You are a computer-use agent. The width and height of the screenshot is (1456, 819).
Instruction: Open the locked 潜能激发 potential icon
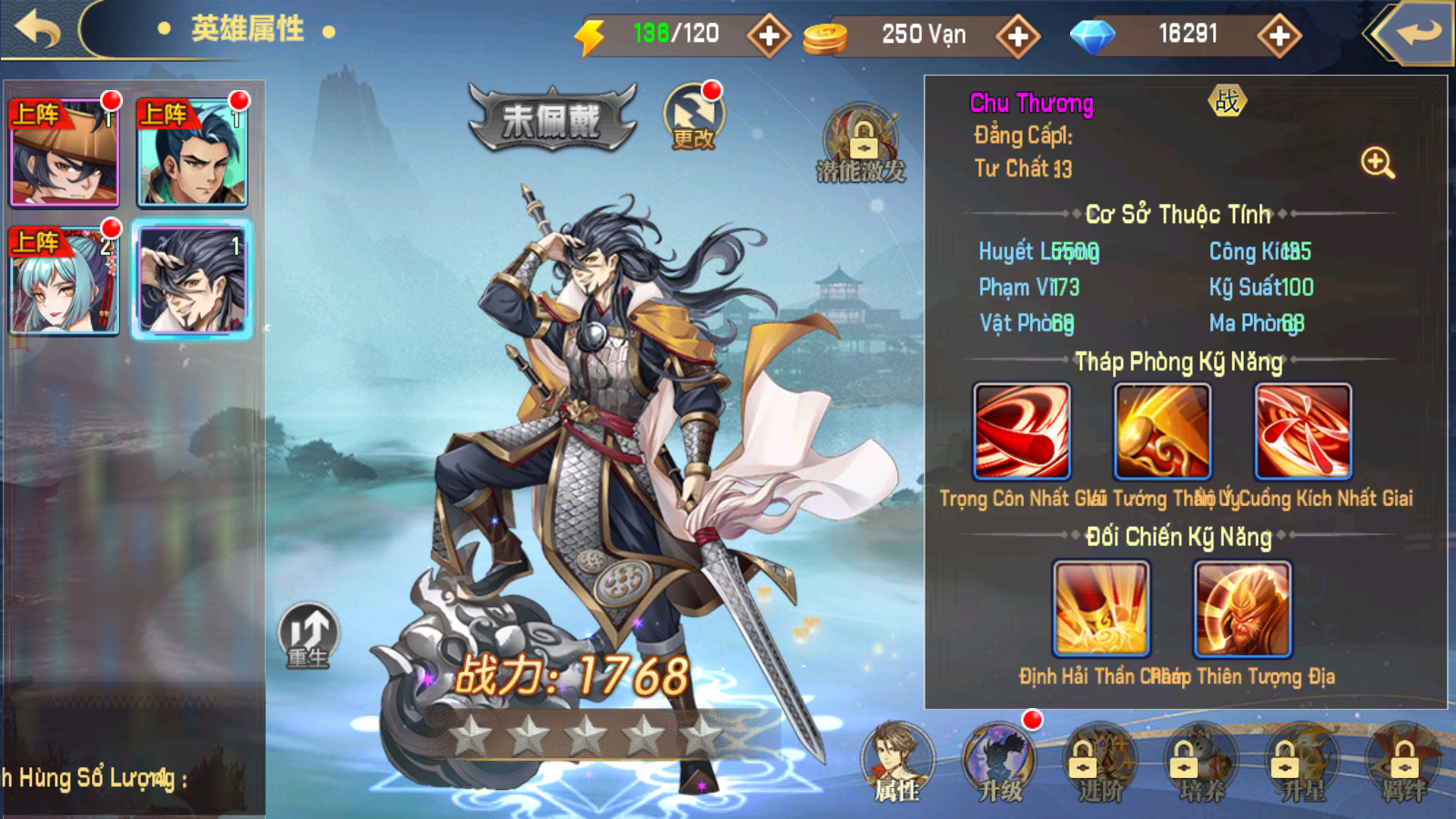(x=861, y=146)
